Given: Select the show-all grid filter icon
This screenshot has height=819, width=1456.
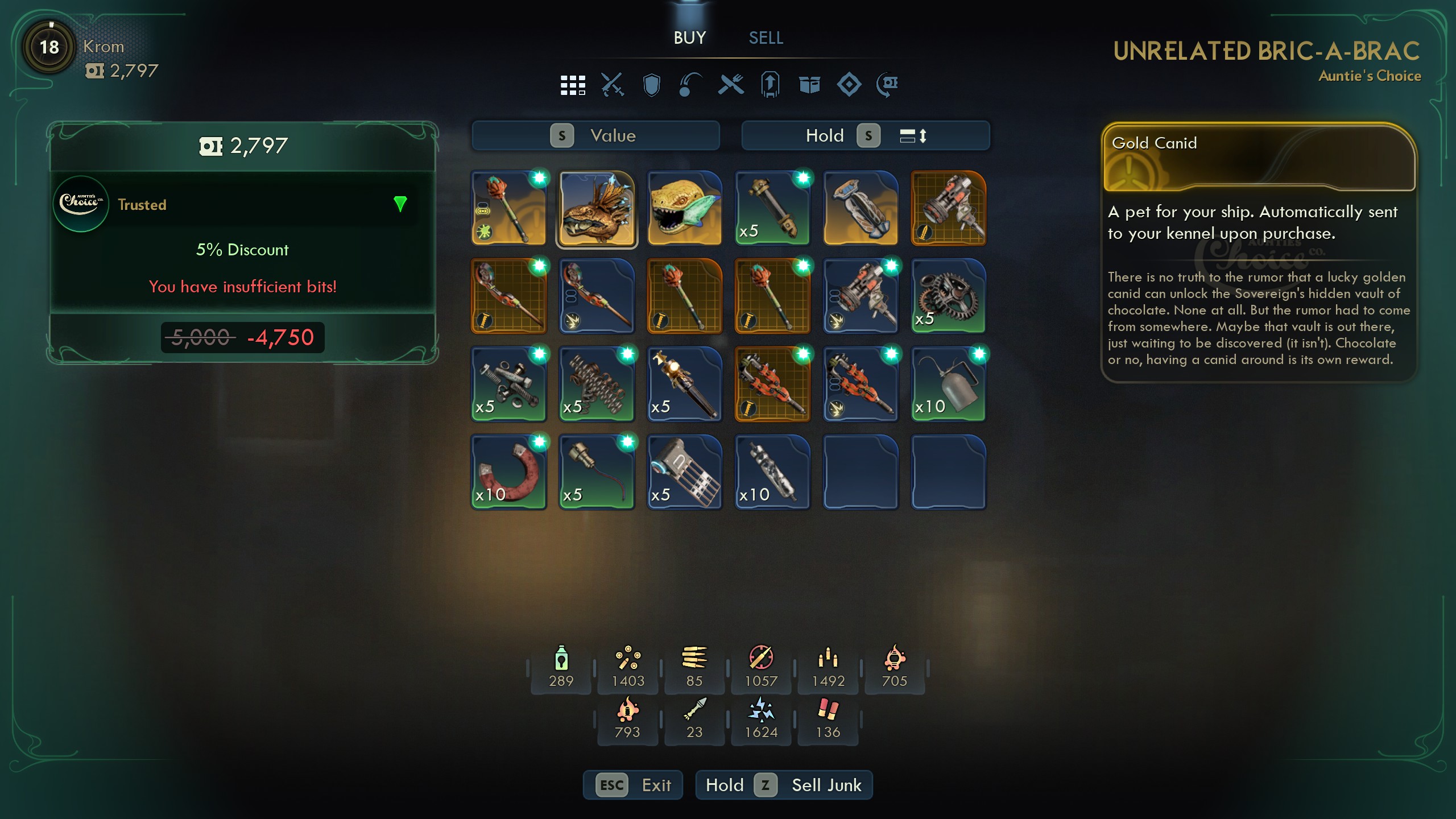Looking at the screenshot, I should coord(573,84).
